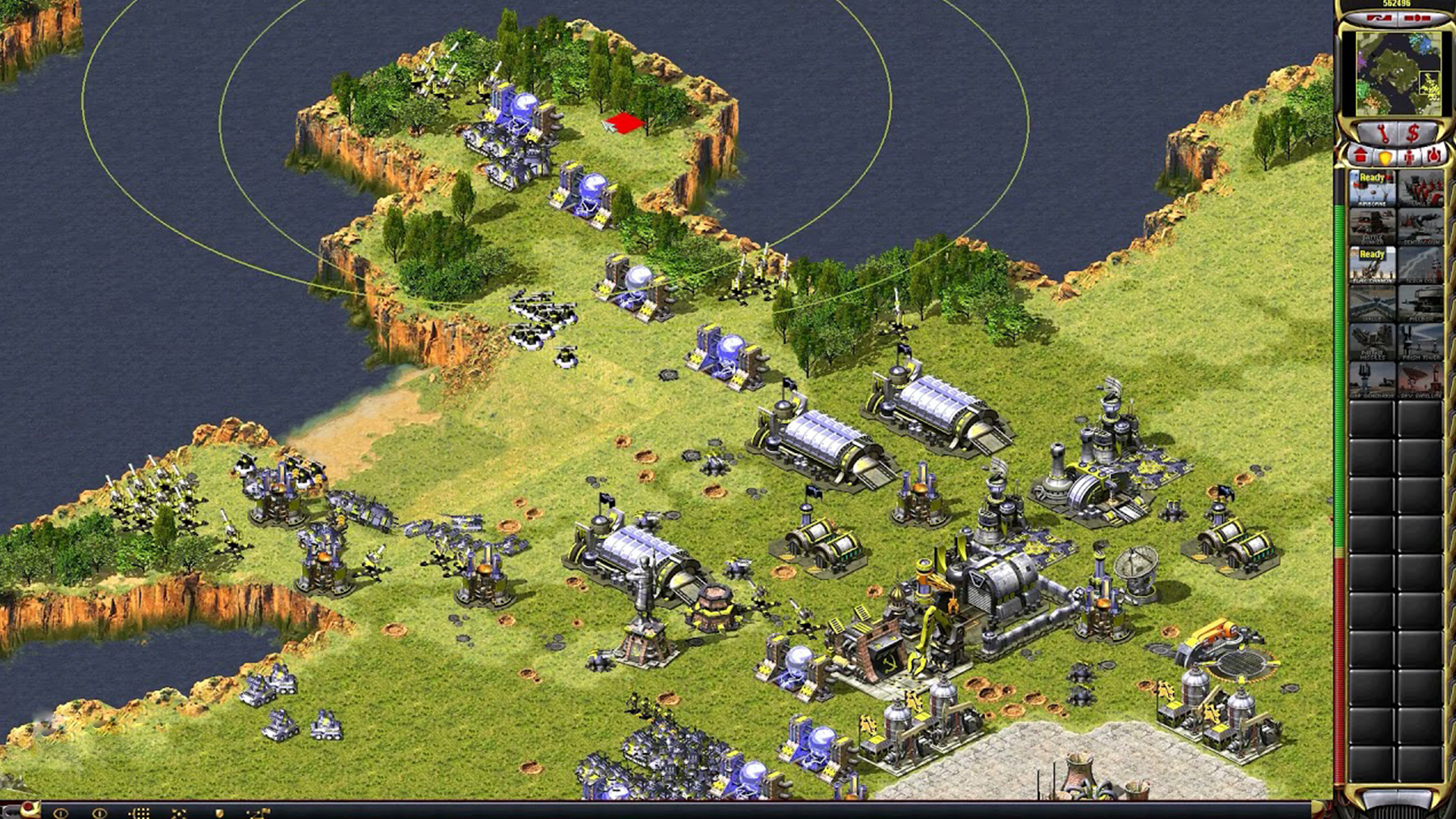Queue a Prism Tower
The image size is (1456, 819).
pyautogui.click(x=1420, y=343)
